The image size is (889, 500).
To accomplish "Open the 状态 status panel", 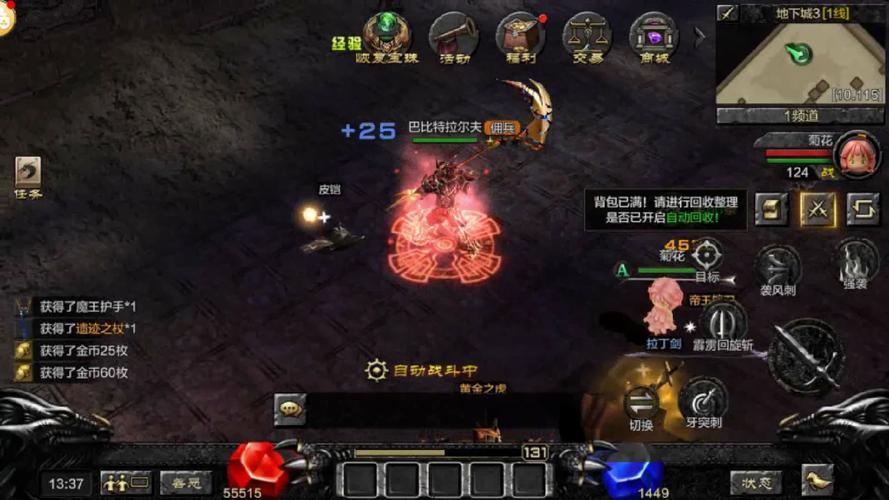I will point(756,483).
